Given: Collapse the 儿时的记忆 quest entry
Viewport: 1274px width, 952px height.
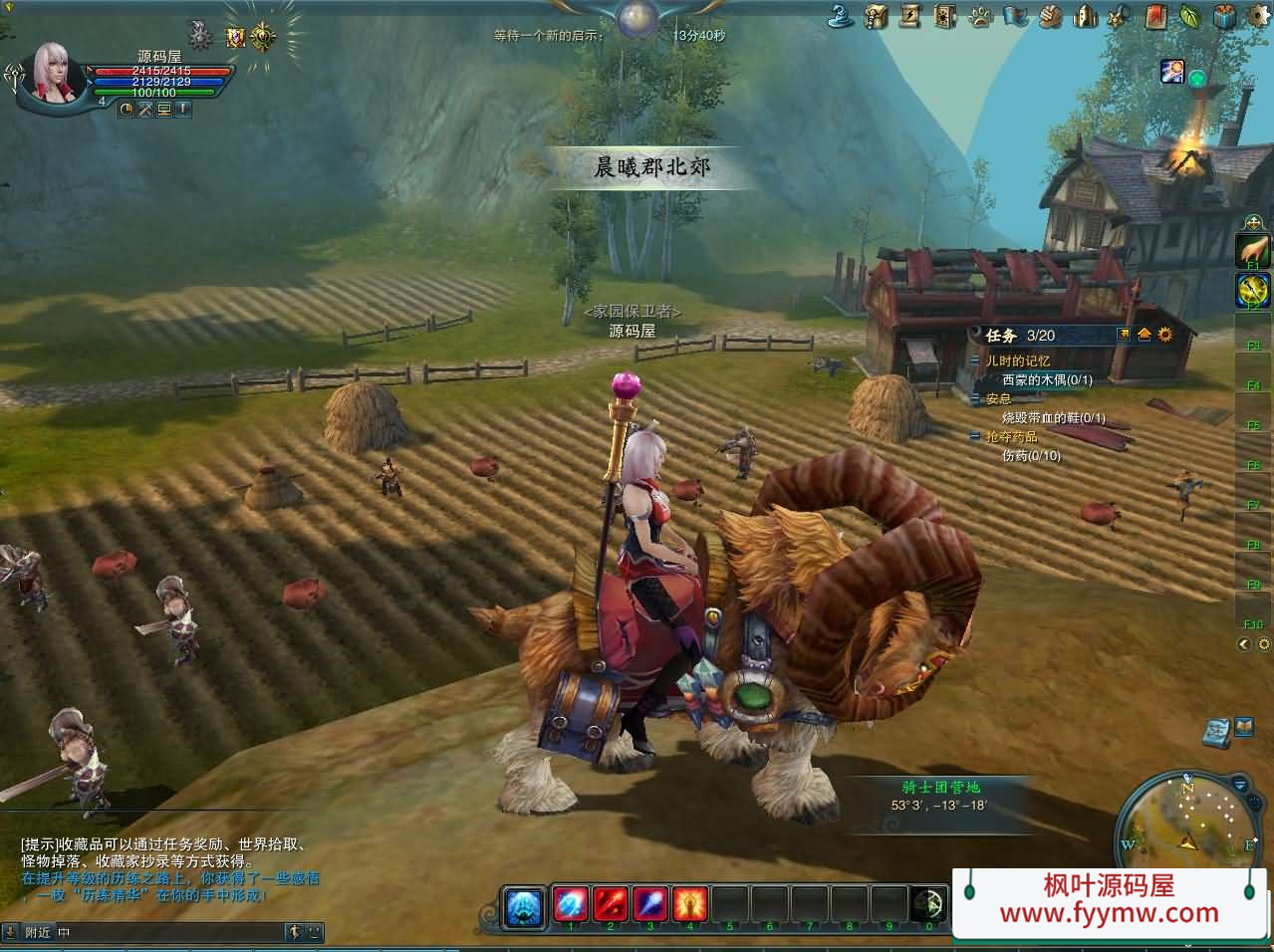Looking at the screenshot, I should (975, 361).
